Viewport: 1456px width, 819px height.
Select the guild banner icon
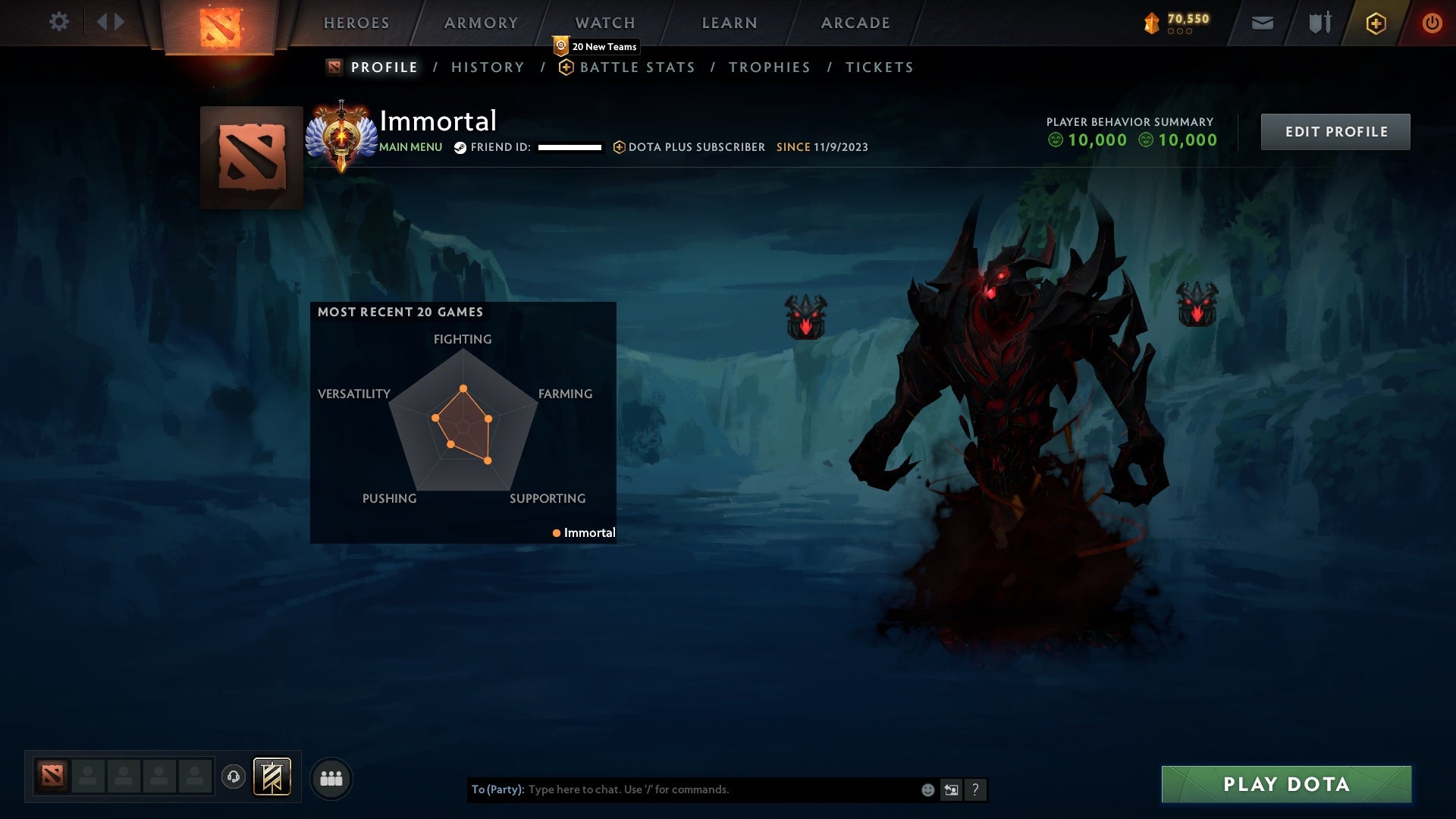(272, 777)
